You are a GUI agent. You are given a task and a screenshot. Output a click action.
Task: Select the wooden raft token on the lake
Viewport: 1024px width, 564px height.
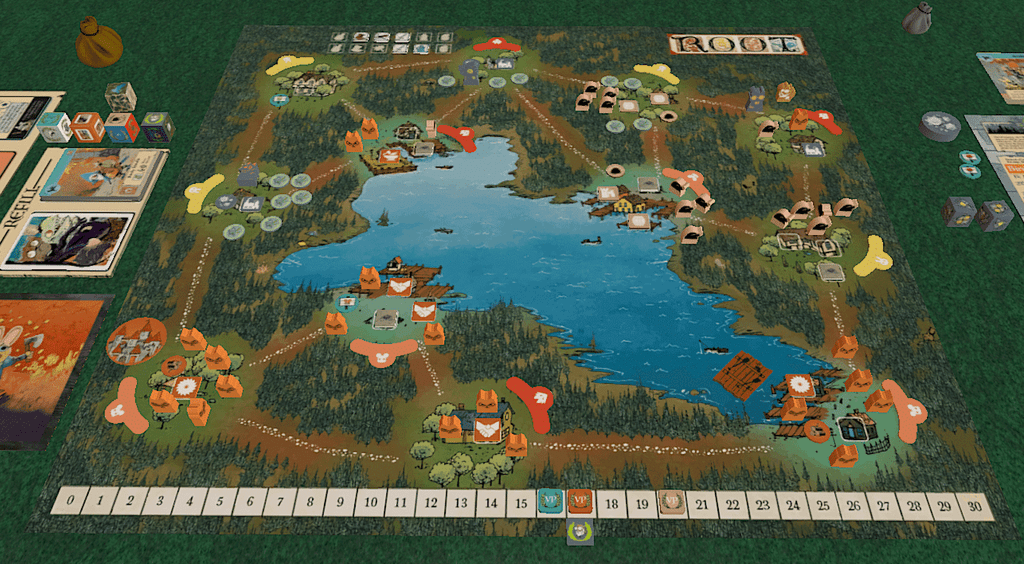coord(743,376)
